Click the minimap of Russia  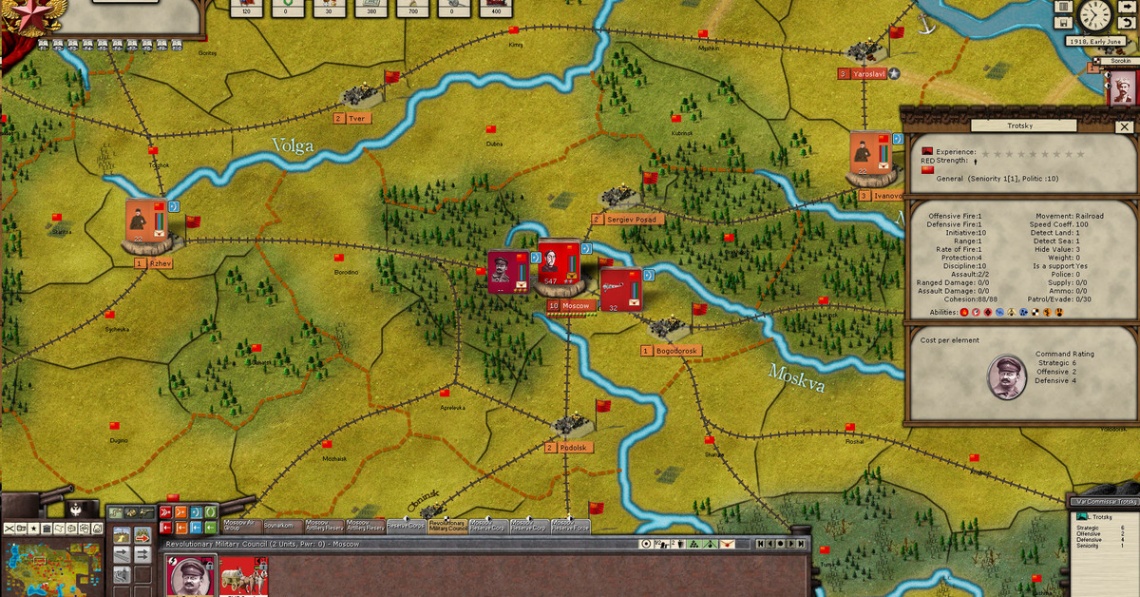pos(52,567)
